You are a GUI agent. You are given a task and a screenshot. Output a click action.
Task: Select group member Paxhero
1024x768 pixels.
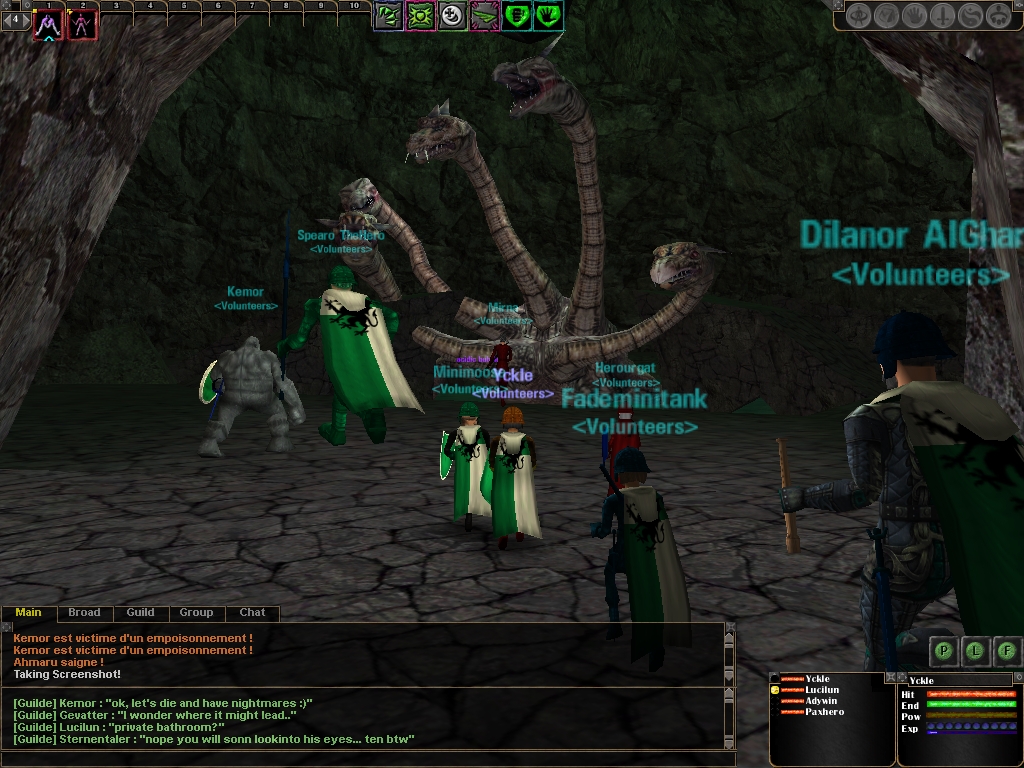[x=824, y=712]
